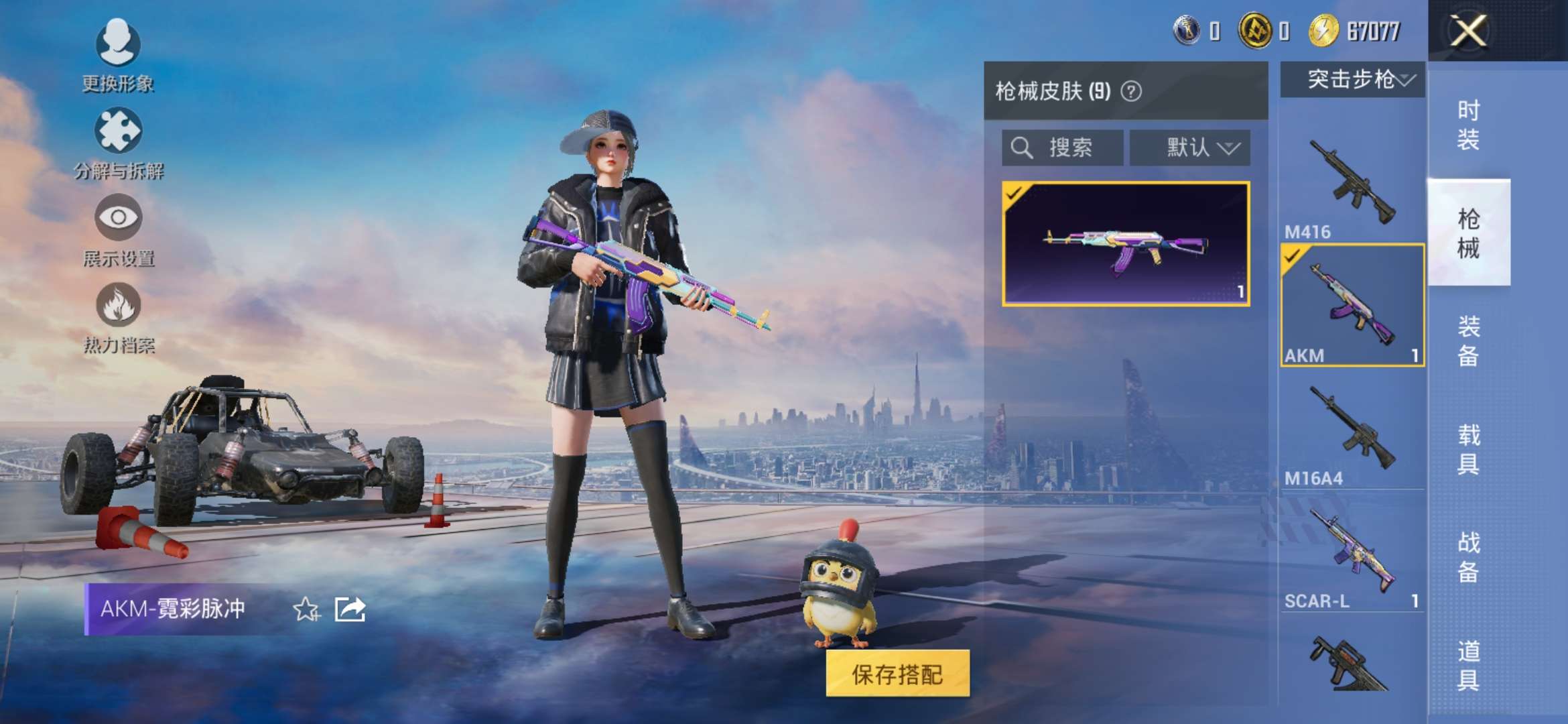Open the 默认 sorting dropdown
Image resolution: width=1568 pixels, height=724 pixels.
pyautogui.click(x=1190, y=147)
